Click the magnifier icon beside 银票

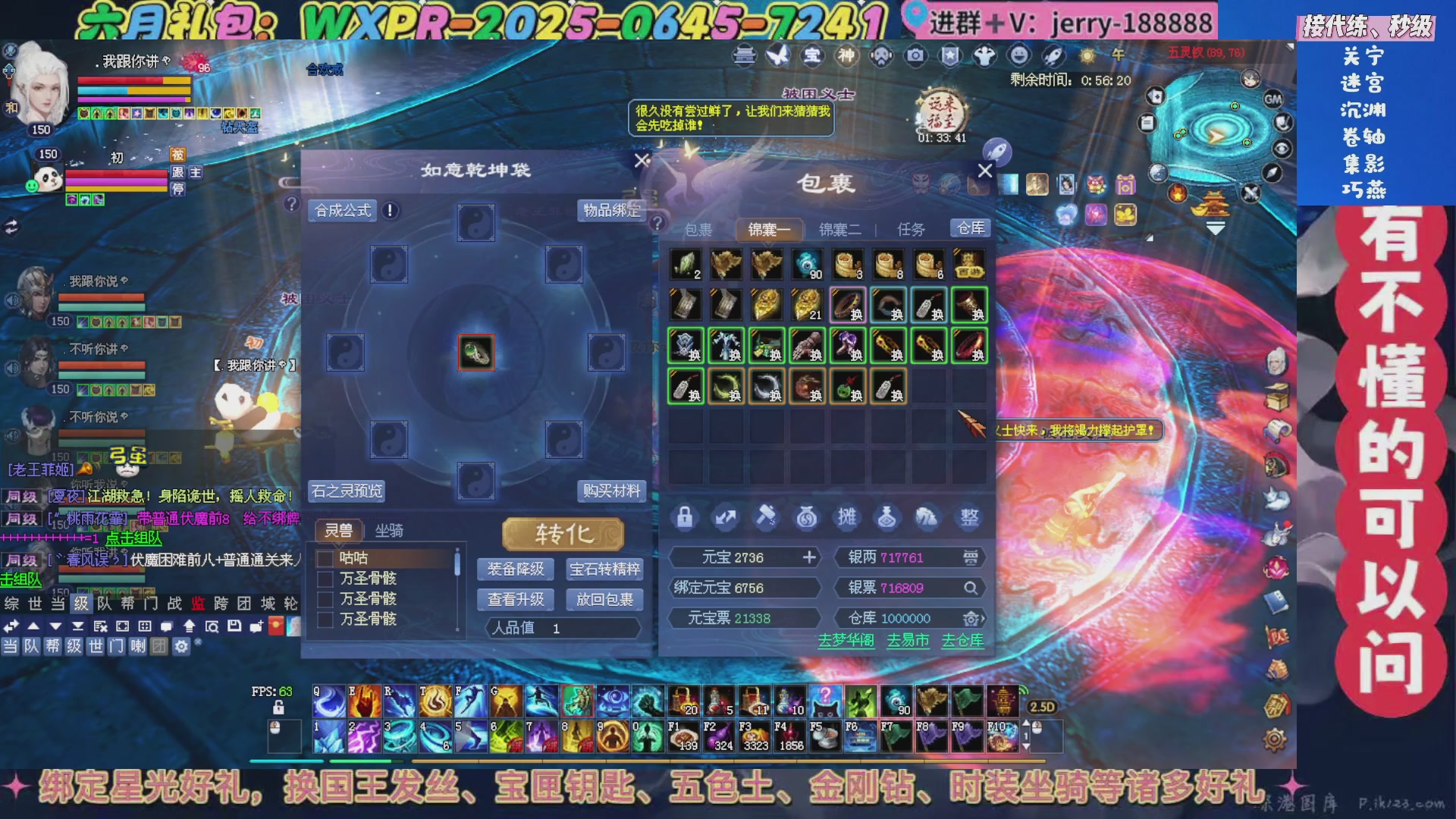971,588
